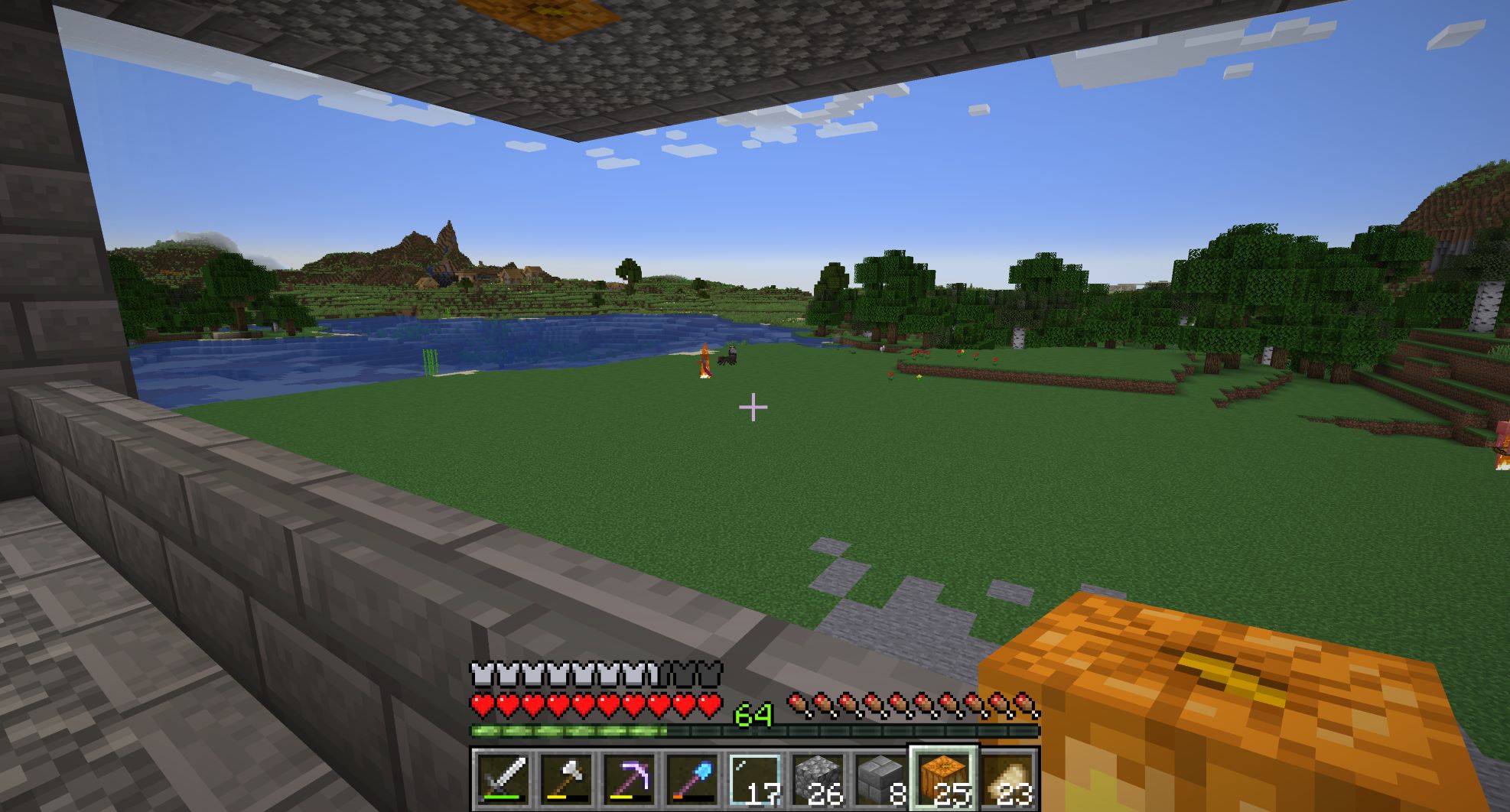The height and width of the screenshot is (812, 1510).
Task: Select the pumpkin stack of 25
Action: pyautogui.click(x=944, y=778)
